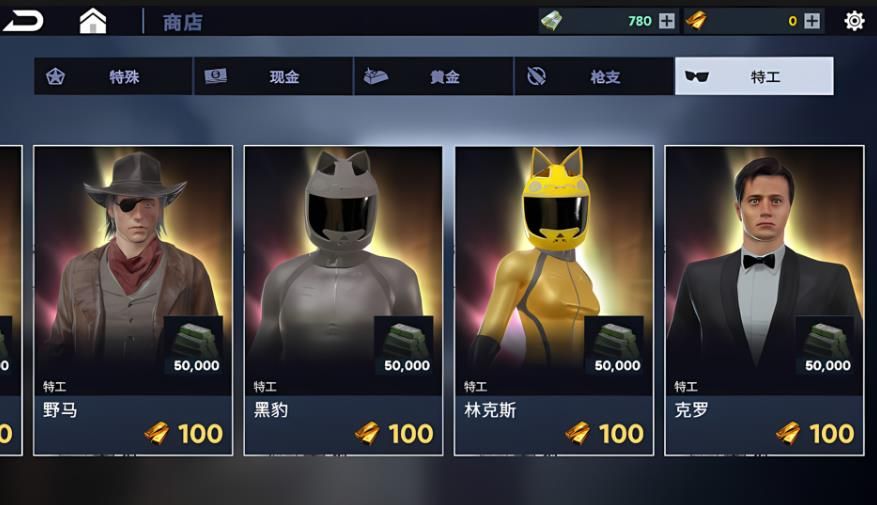The image size is (877, 505).
Task: Open the settings gear
Action: point(854,21)
